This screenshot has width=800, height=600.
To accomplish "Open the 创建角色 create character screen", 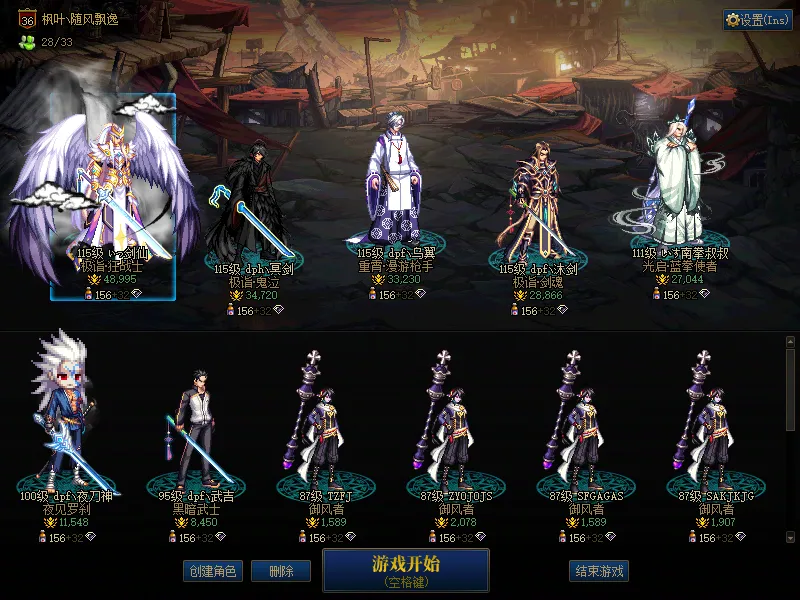I will coord(212,571).
